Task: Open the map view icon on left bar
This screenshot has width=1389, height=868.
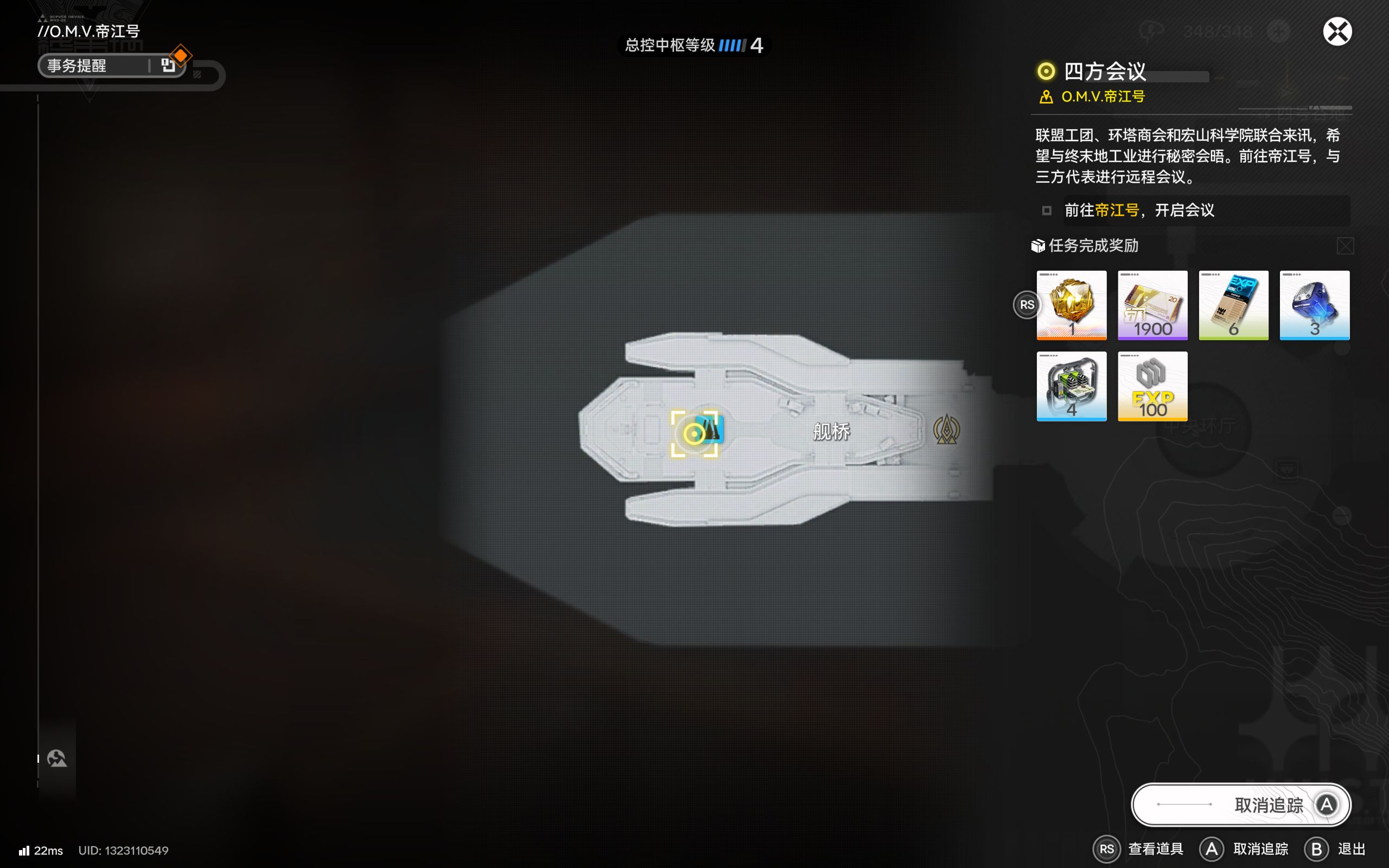Action: [57, 758]
